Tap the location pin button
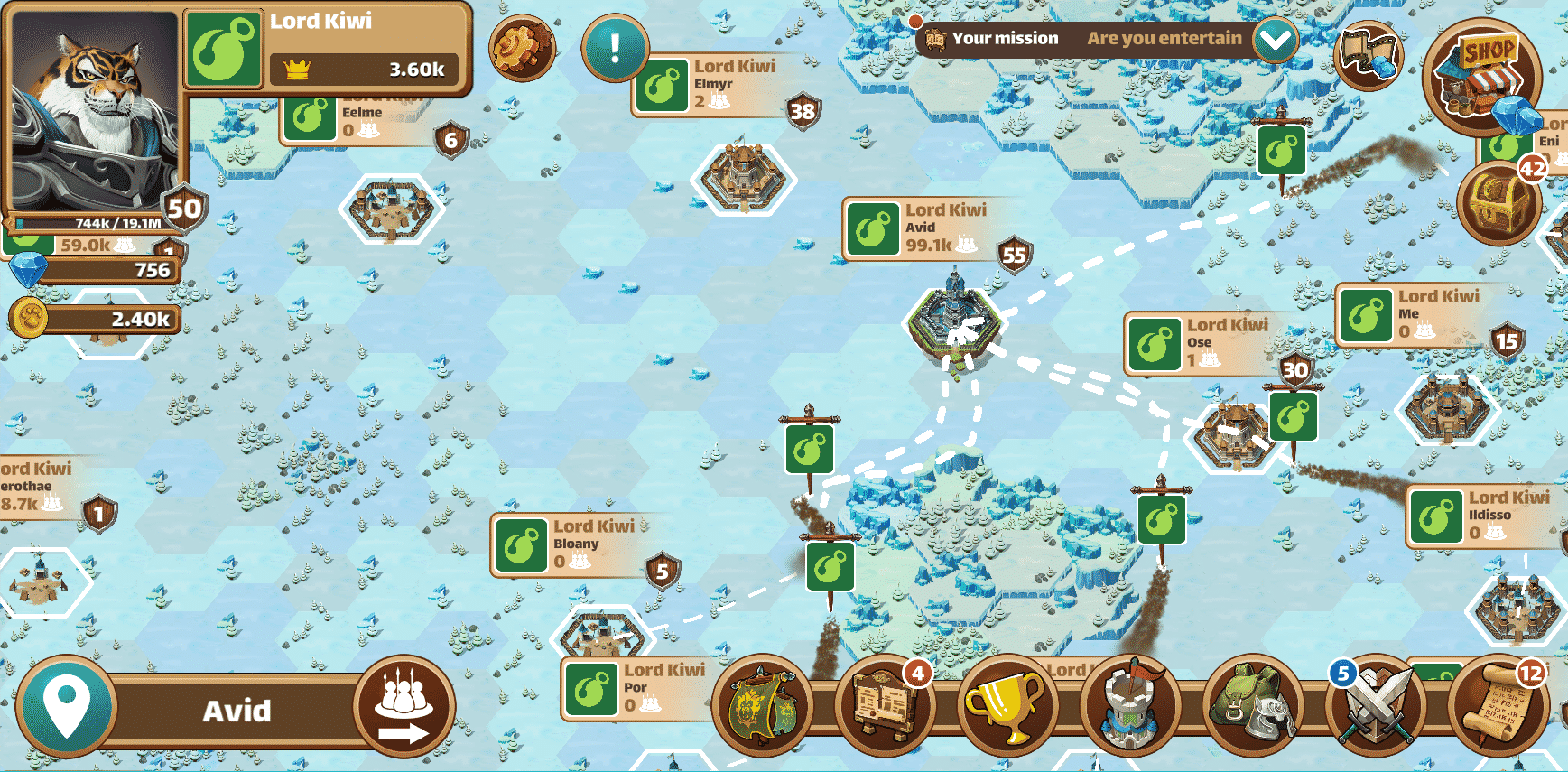This screenshot has width=1568, height=772. pyautogui.click(x=68, y=709)
